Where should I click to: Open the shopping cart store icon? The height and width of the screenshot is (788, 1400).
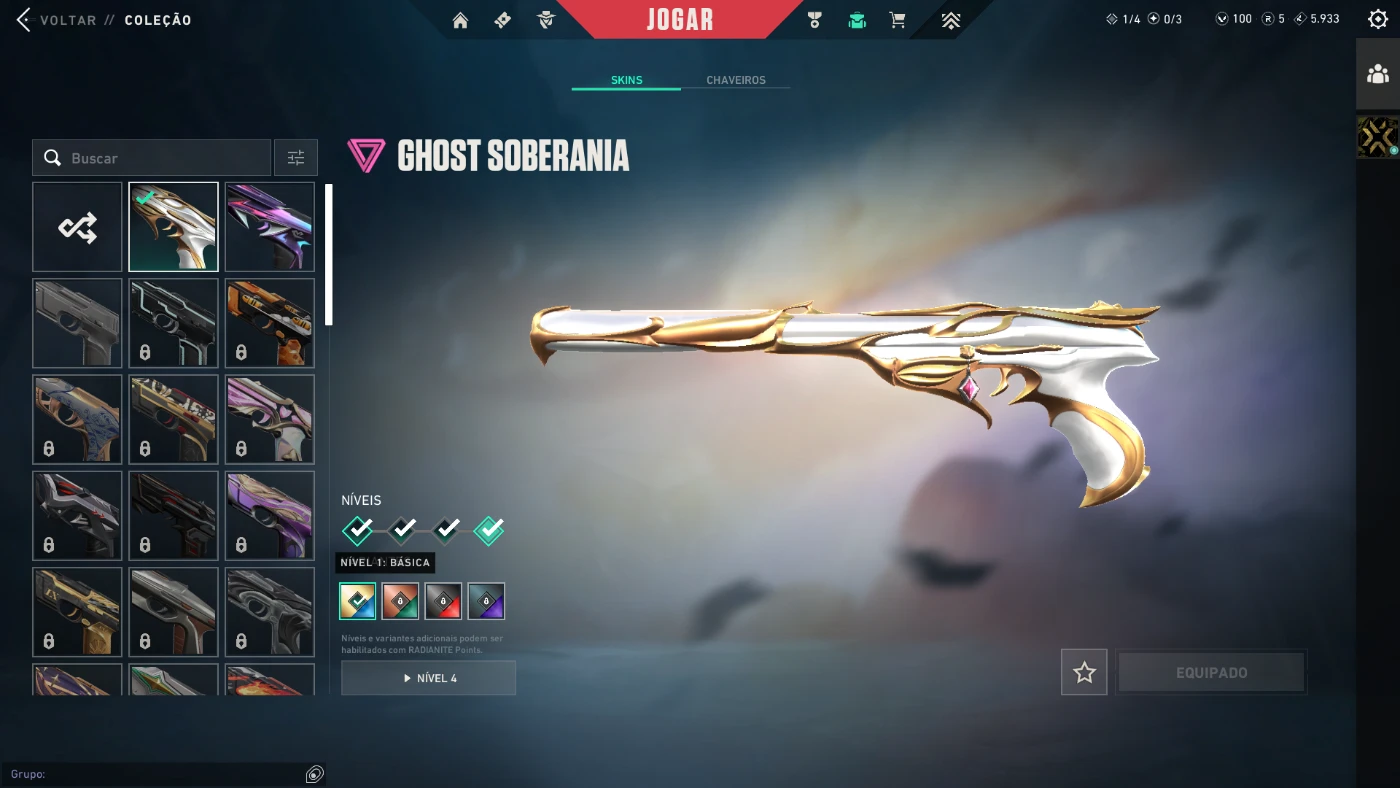[x=897, y=20]
